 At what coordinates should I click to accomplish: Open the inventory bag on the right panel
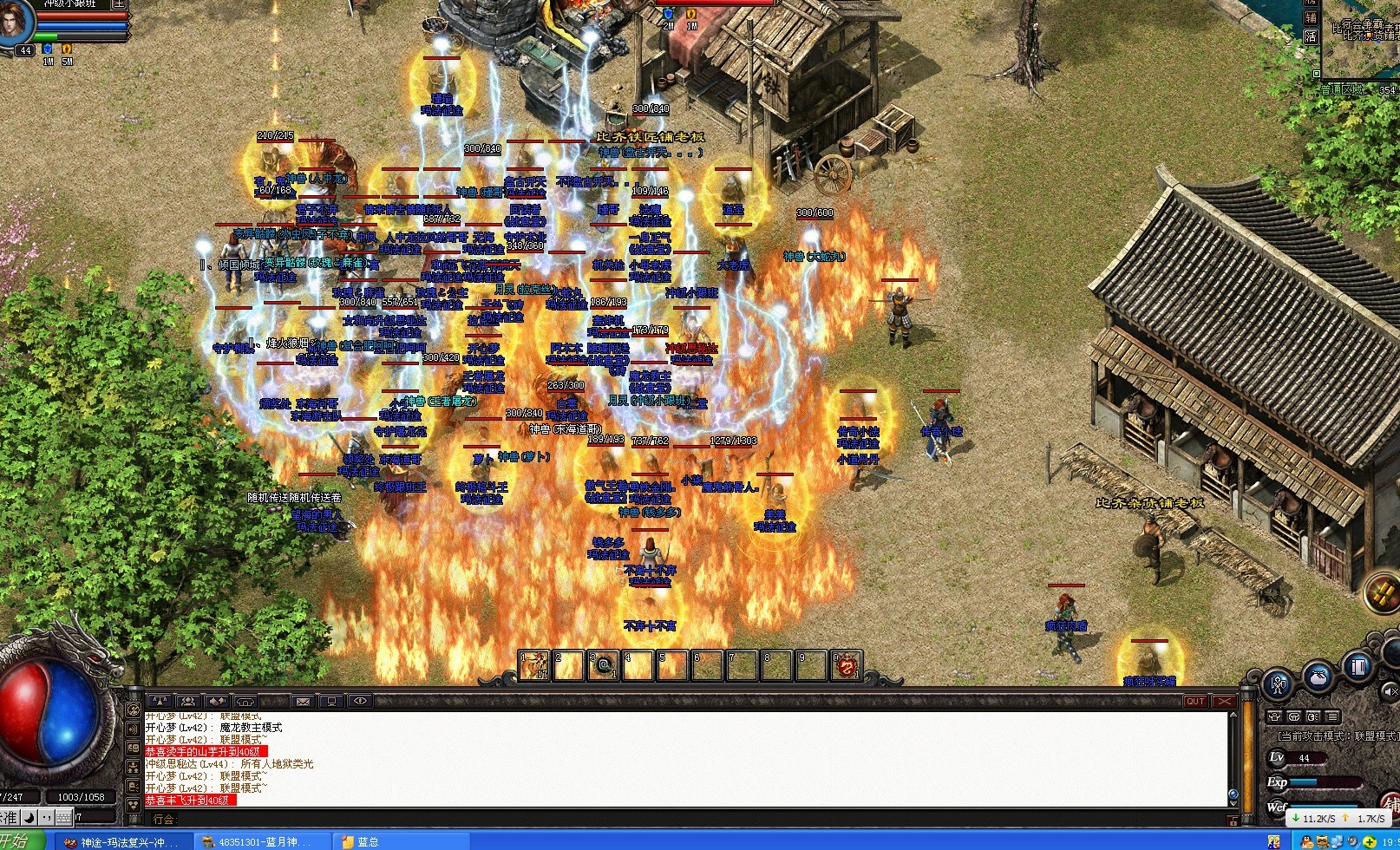coord(1317,677)
